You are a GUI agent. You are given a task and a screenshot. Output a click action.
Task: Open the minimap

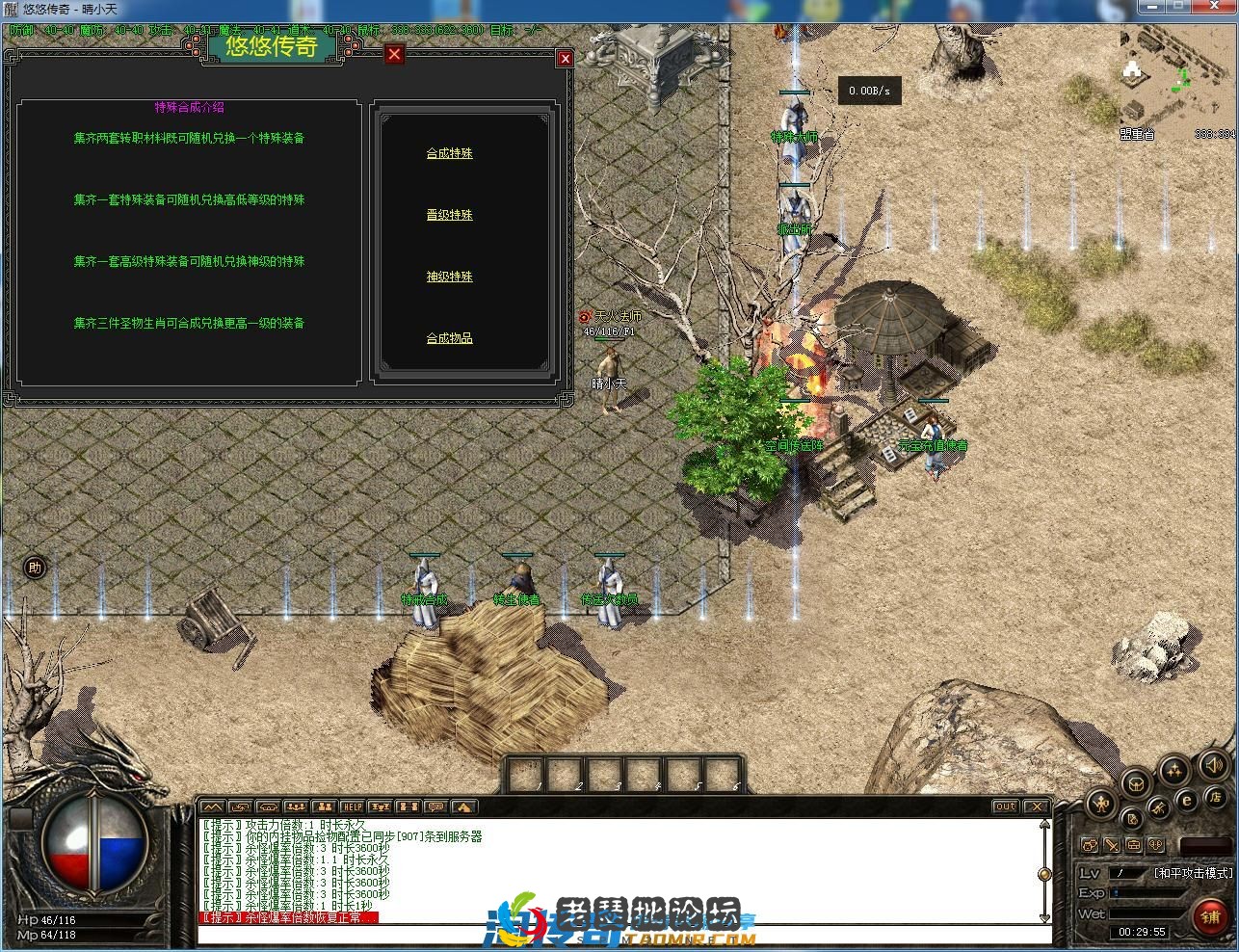[x=1165, y=77]
